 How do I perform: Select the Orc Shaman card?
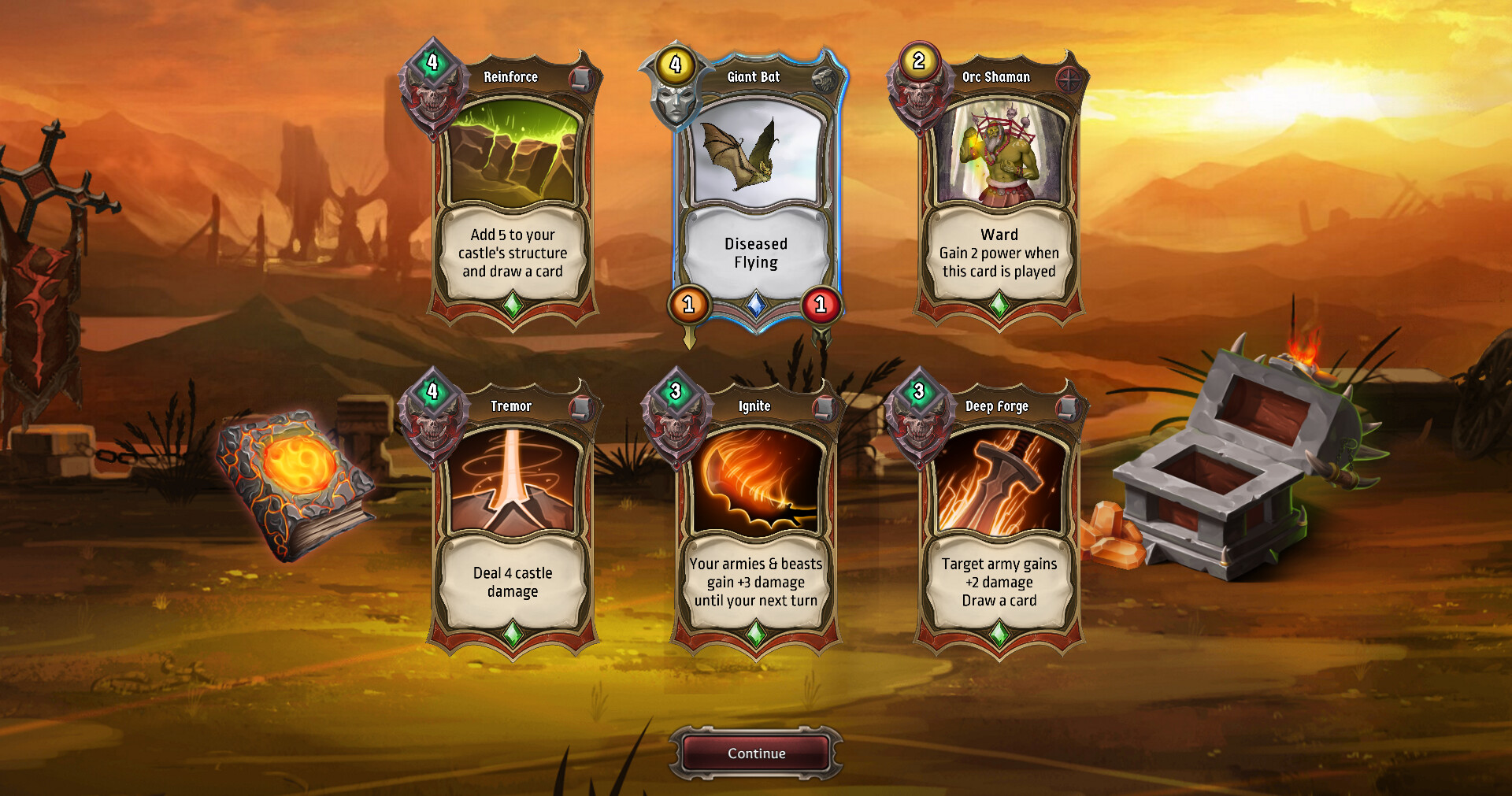(x=997, y=189)
